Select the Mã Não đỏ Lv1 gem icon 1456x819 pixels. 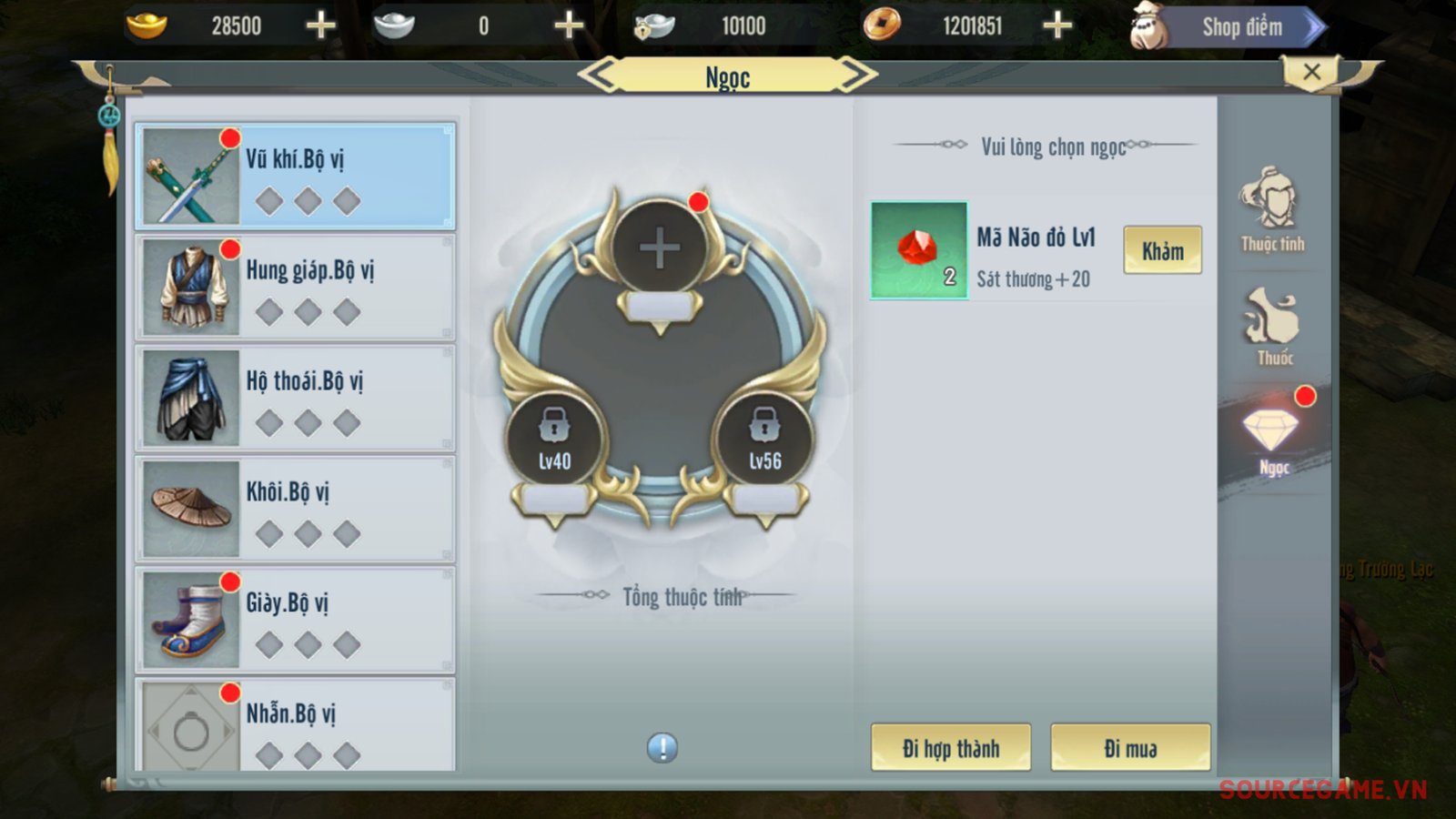(x=919, y=250)
